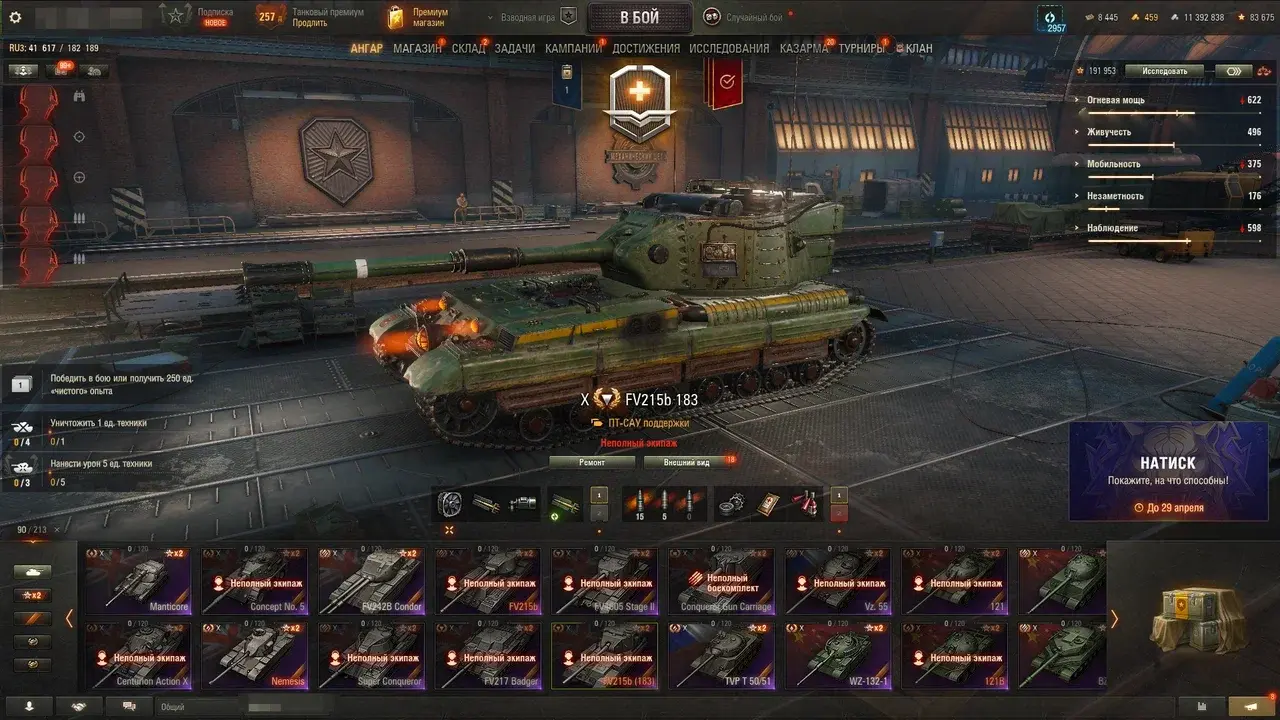Show the ДОСТИЖЕНИЯ tab

(x=646, y=48)
